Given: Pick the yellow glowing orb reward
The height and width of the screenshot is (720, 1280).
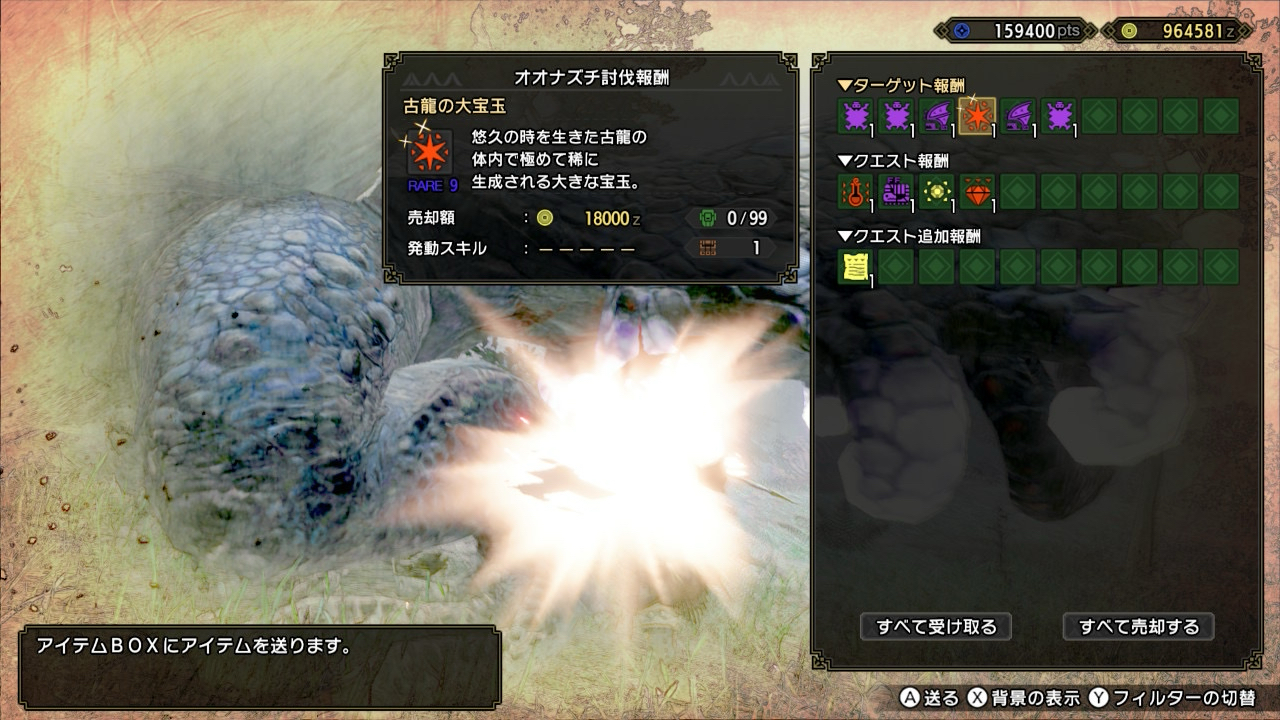Looking at the screenshot, I should point(937,191).
